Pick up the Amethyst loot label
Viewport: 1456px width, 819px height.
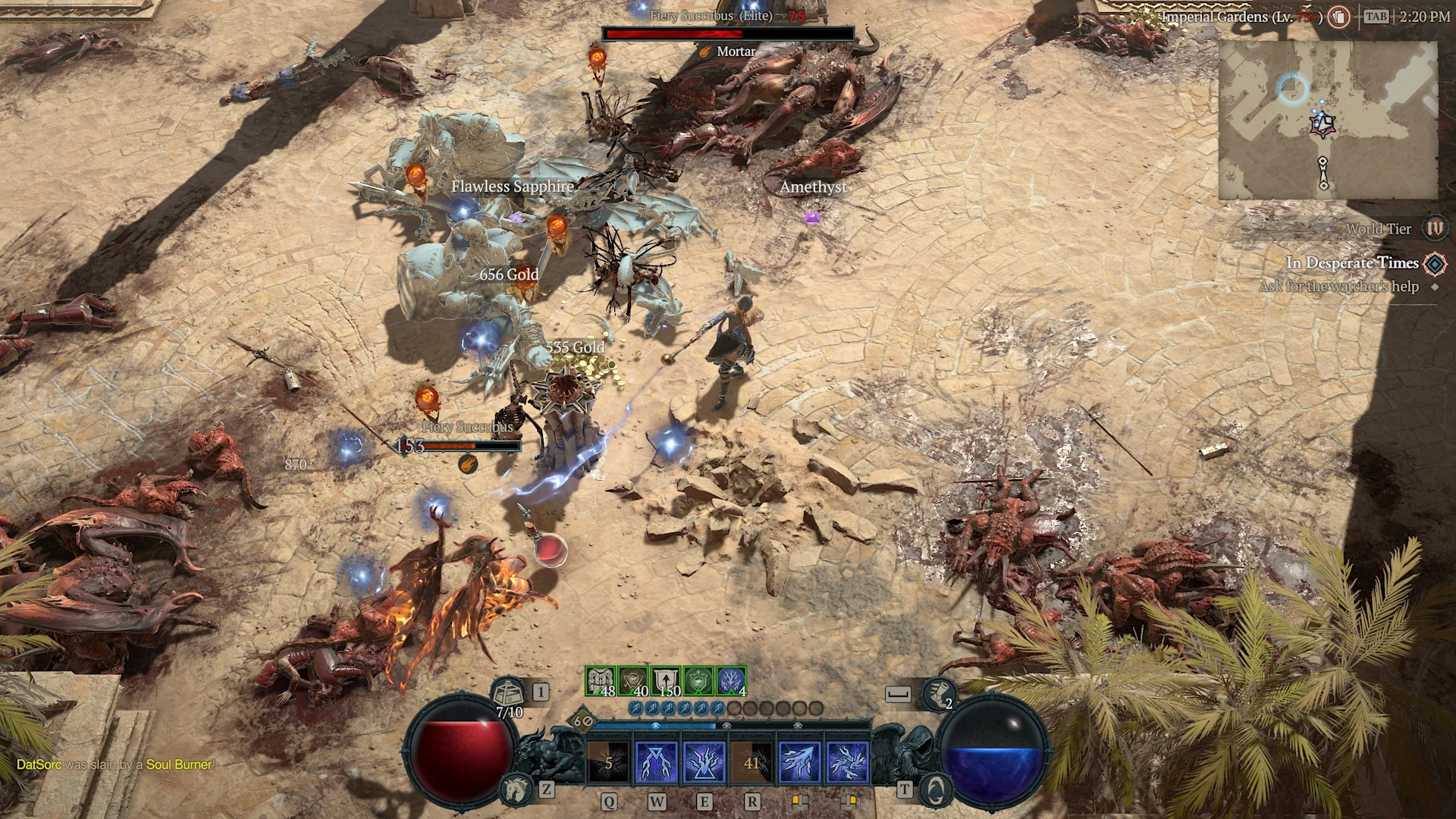pyautogui.click(x=813, y=187)
